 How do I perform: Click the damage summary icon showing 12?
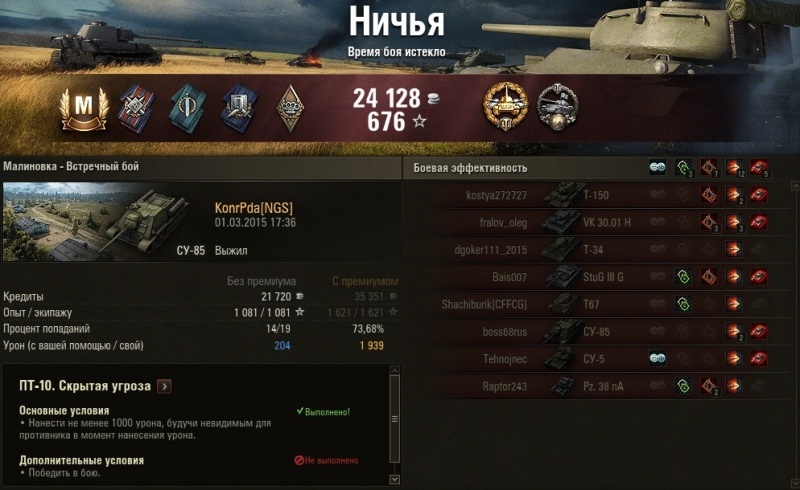(x=735, y=167)
